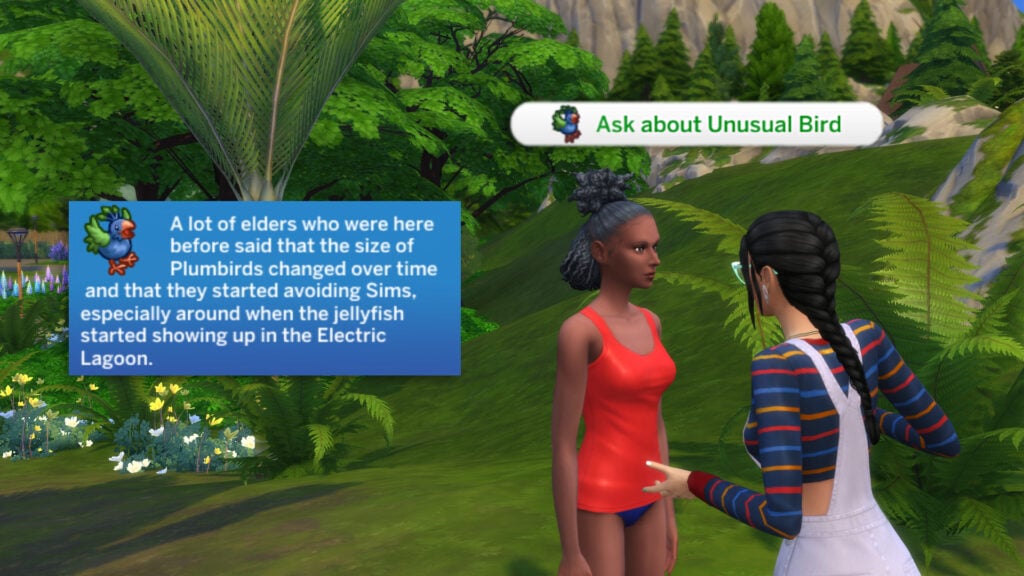Click the blue Plumbirds notification message
Viewport: 1024px width, 576px height.
[265, 288]
